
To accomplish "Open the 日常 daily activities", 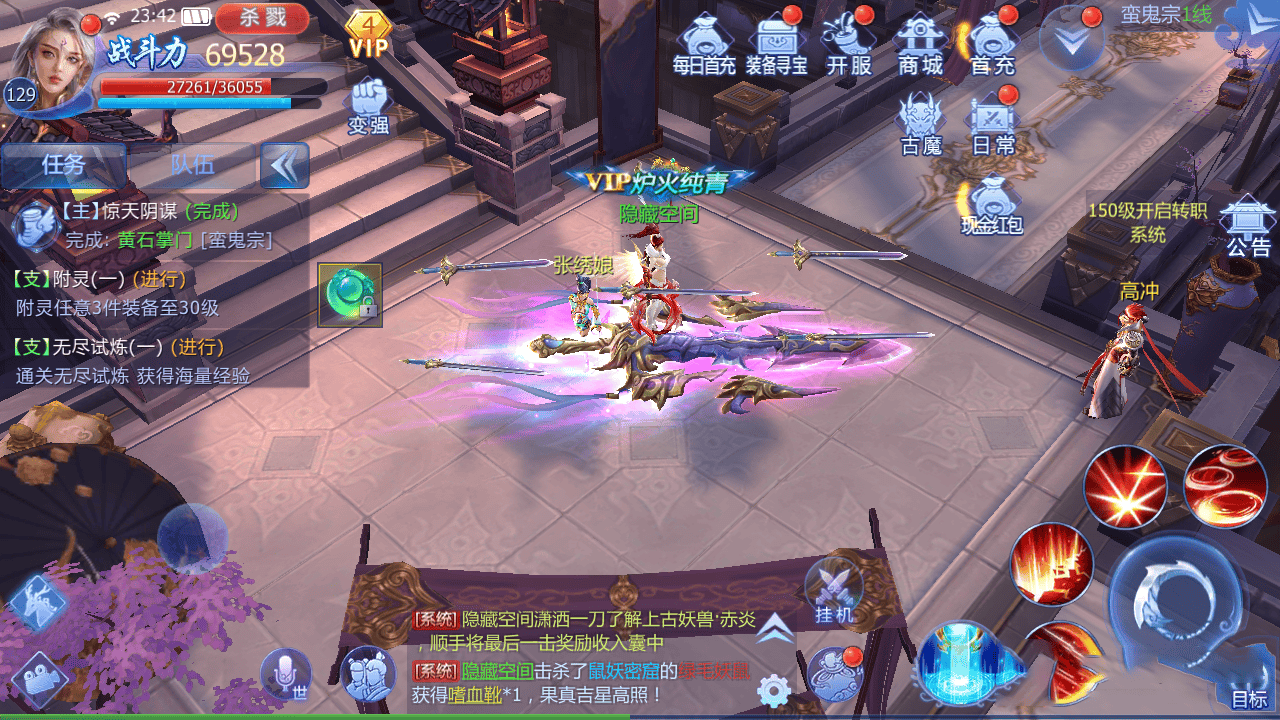I will [x=993, y=124].
